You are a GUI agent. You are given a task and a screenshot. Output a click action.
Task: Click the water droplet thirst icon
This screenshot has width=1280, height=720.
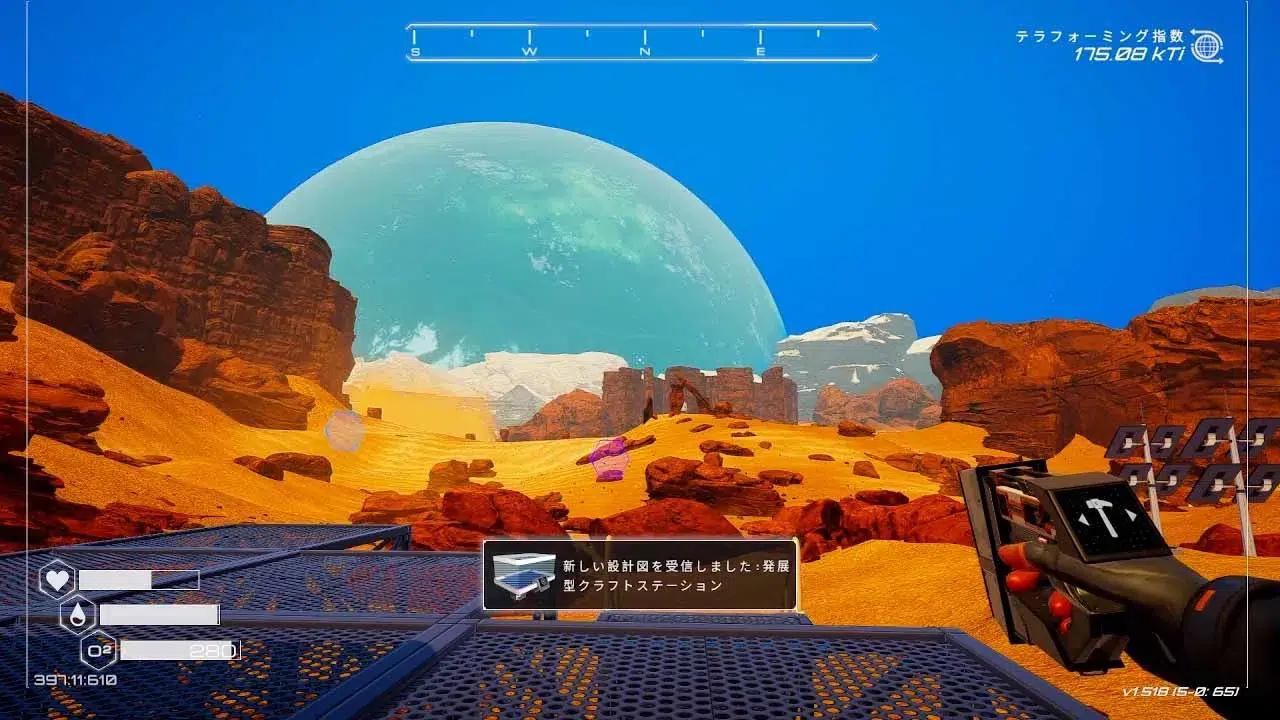(x=78, y=615)
